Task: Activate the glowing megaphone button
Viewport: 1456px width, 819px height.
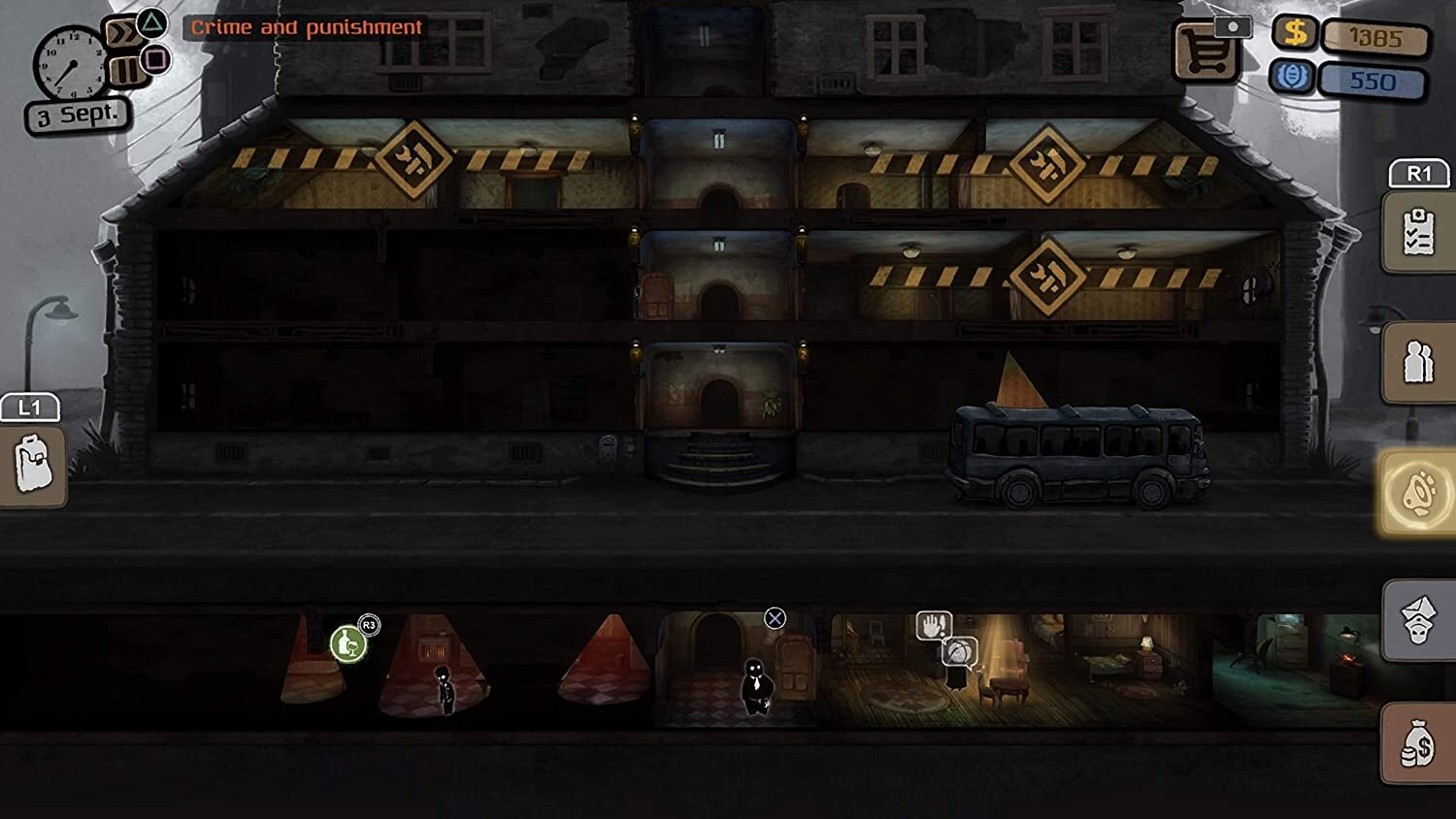Action: (1418, 493)
